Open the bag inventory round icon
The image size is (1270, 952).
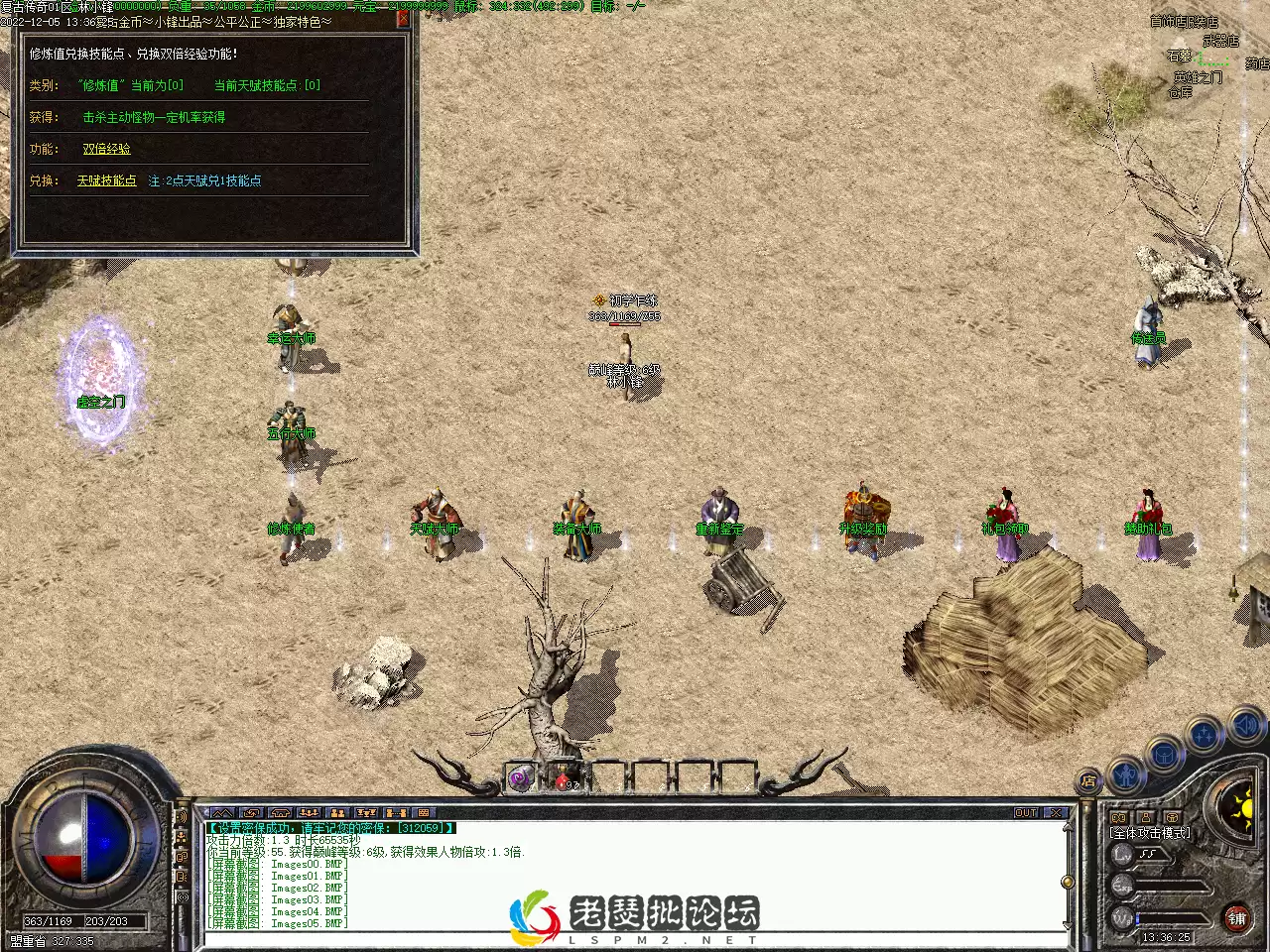1165,756
